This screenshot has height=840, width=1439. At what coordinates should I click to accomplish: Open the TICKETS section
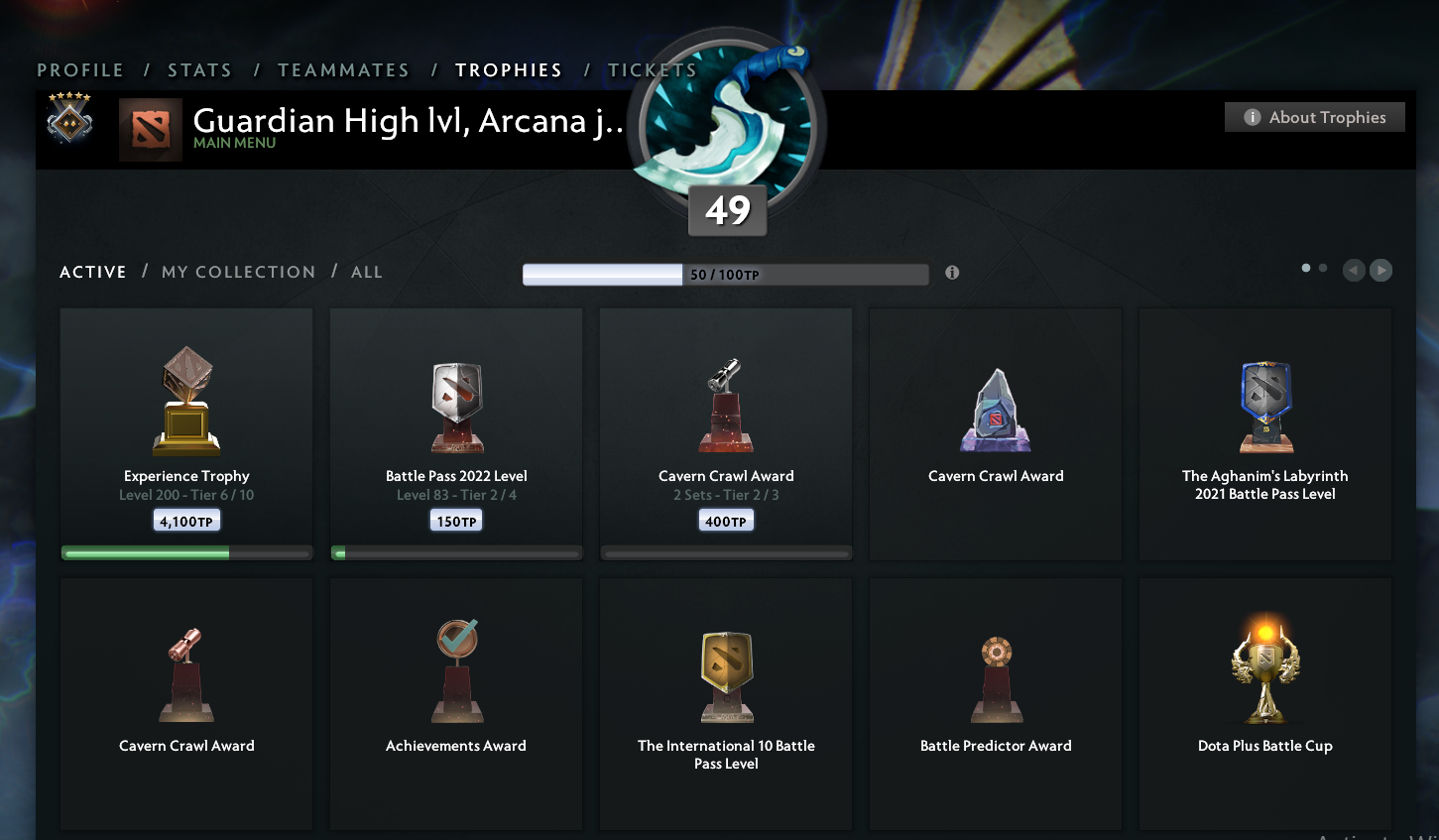(652, 69)
